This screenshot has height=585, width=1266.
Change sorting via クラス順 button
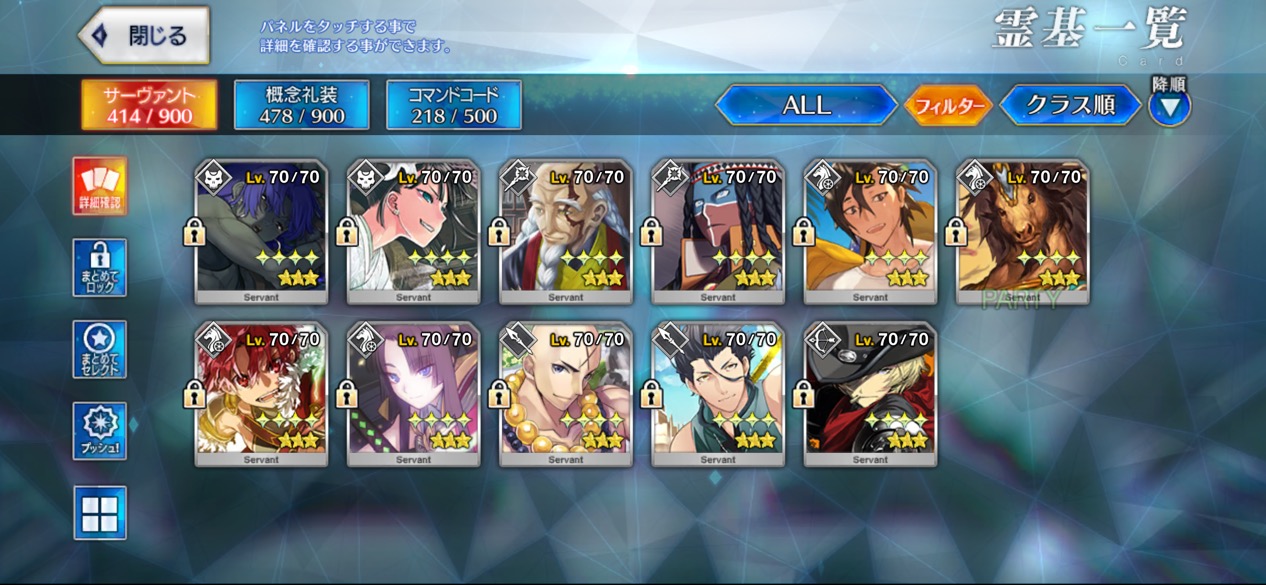pos(1070,105)
